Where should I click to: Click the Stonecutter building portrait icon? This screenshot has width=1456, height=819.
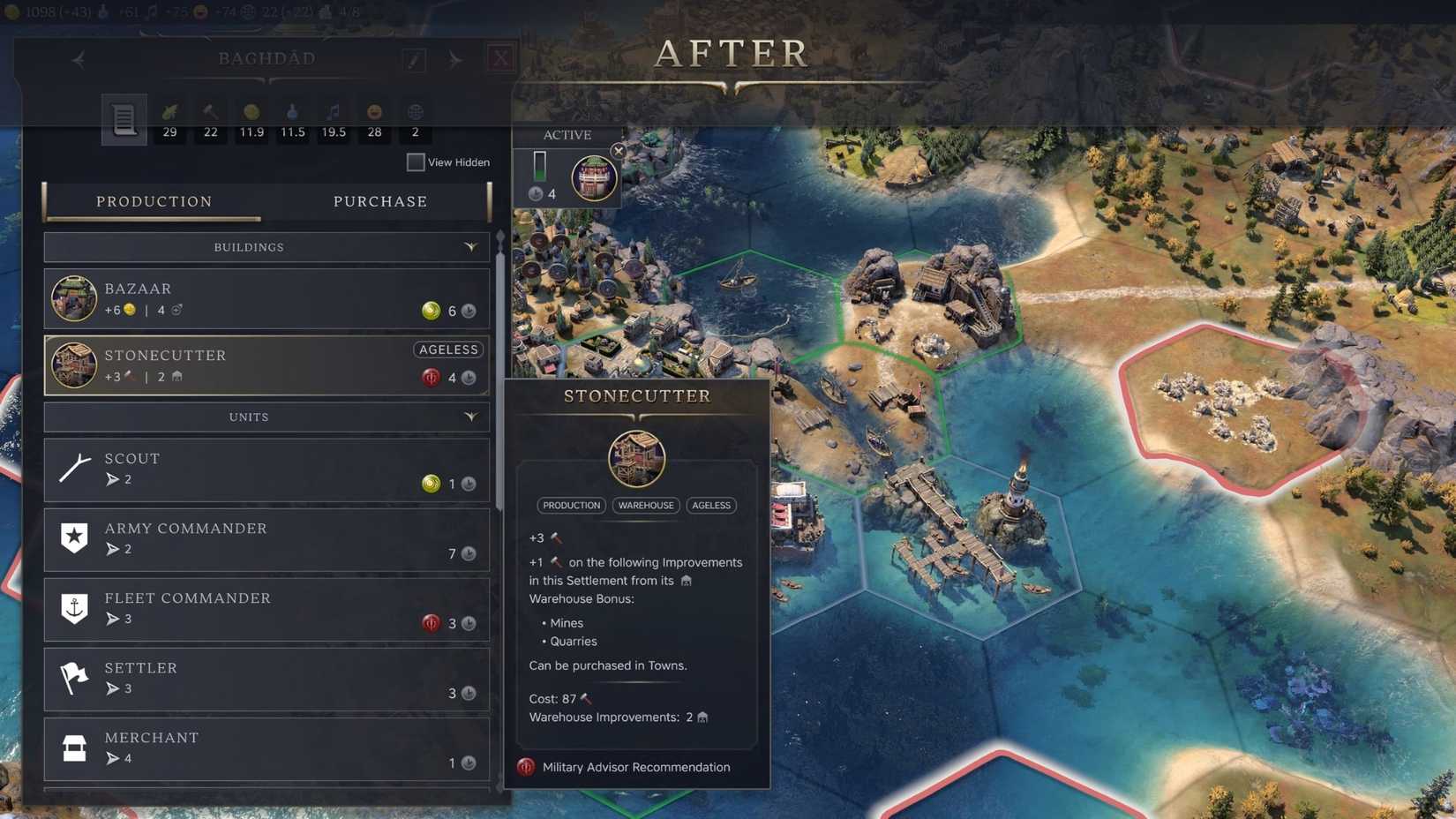[74, 364]
